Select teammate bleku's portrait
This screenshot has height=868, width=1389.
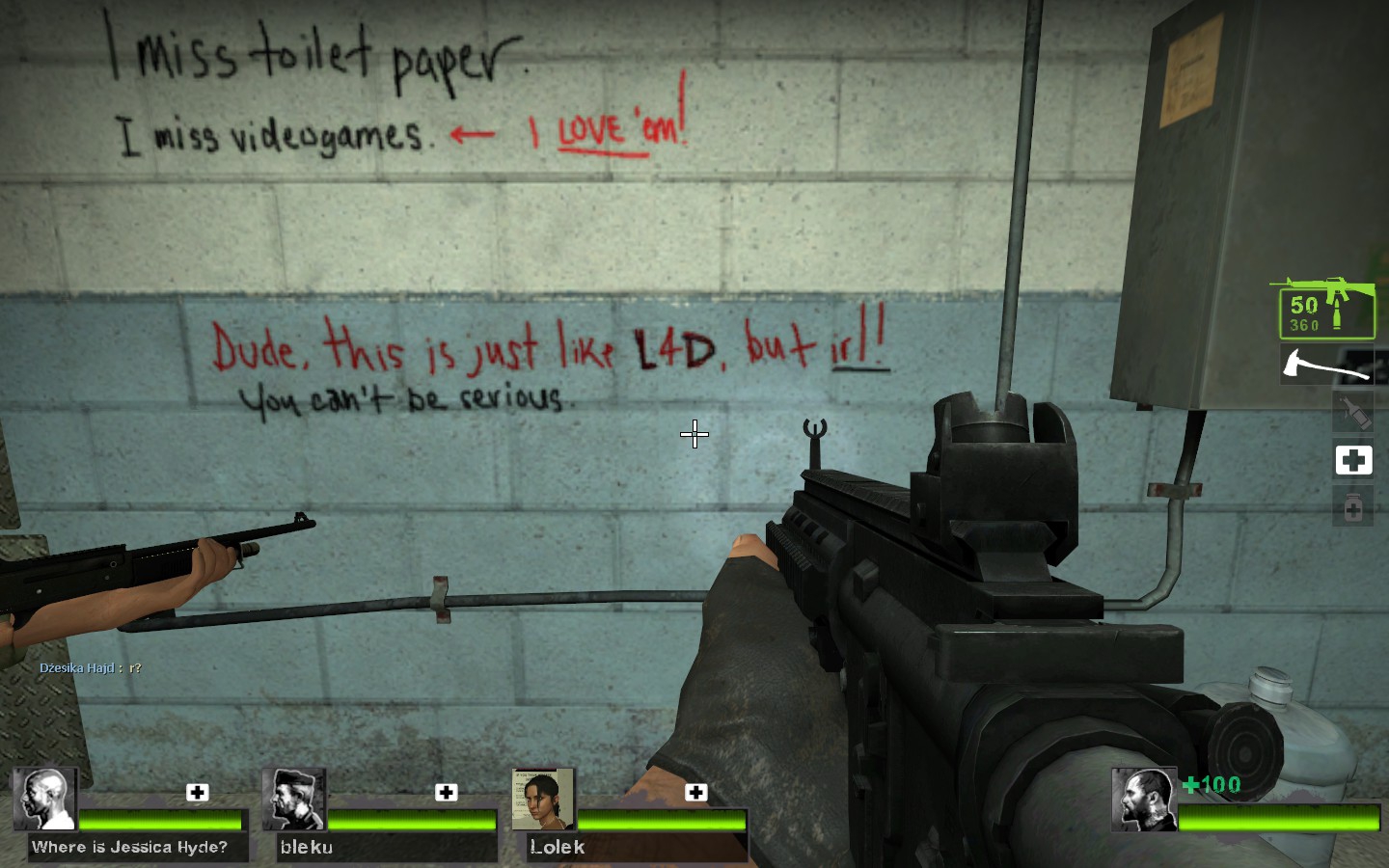294,799
